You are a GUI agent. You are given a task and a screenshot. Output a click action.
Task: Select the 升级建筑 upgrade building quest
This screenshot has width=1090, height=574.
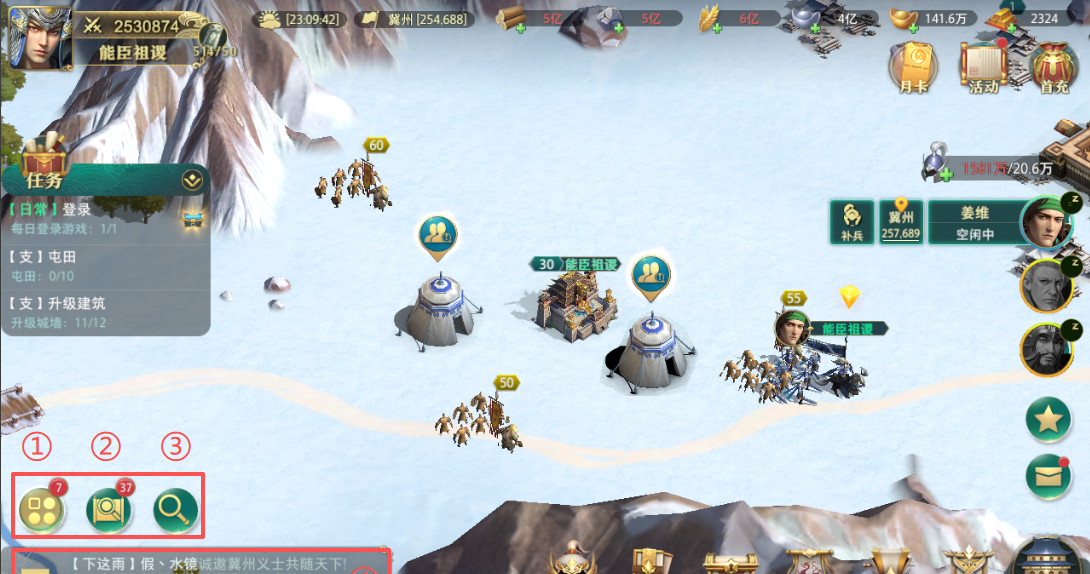100,311
